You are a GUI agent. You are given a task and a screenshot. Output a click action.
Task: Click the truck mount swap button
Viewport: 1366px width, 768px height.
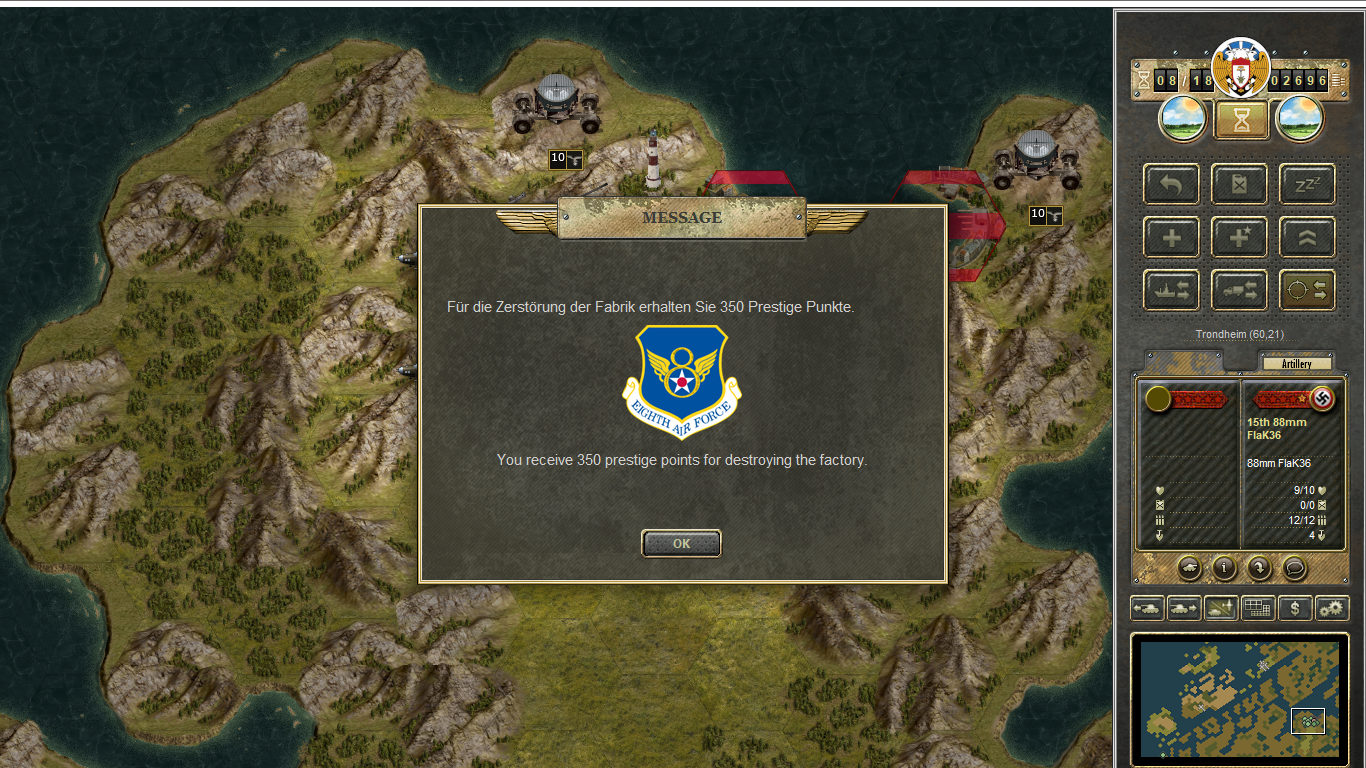click(x=1239, y=290)
